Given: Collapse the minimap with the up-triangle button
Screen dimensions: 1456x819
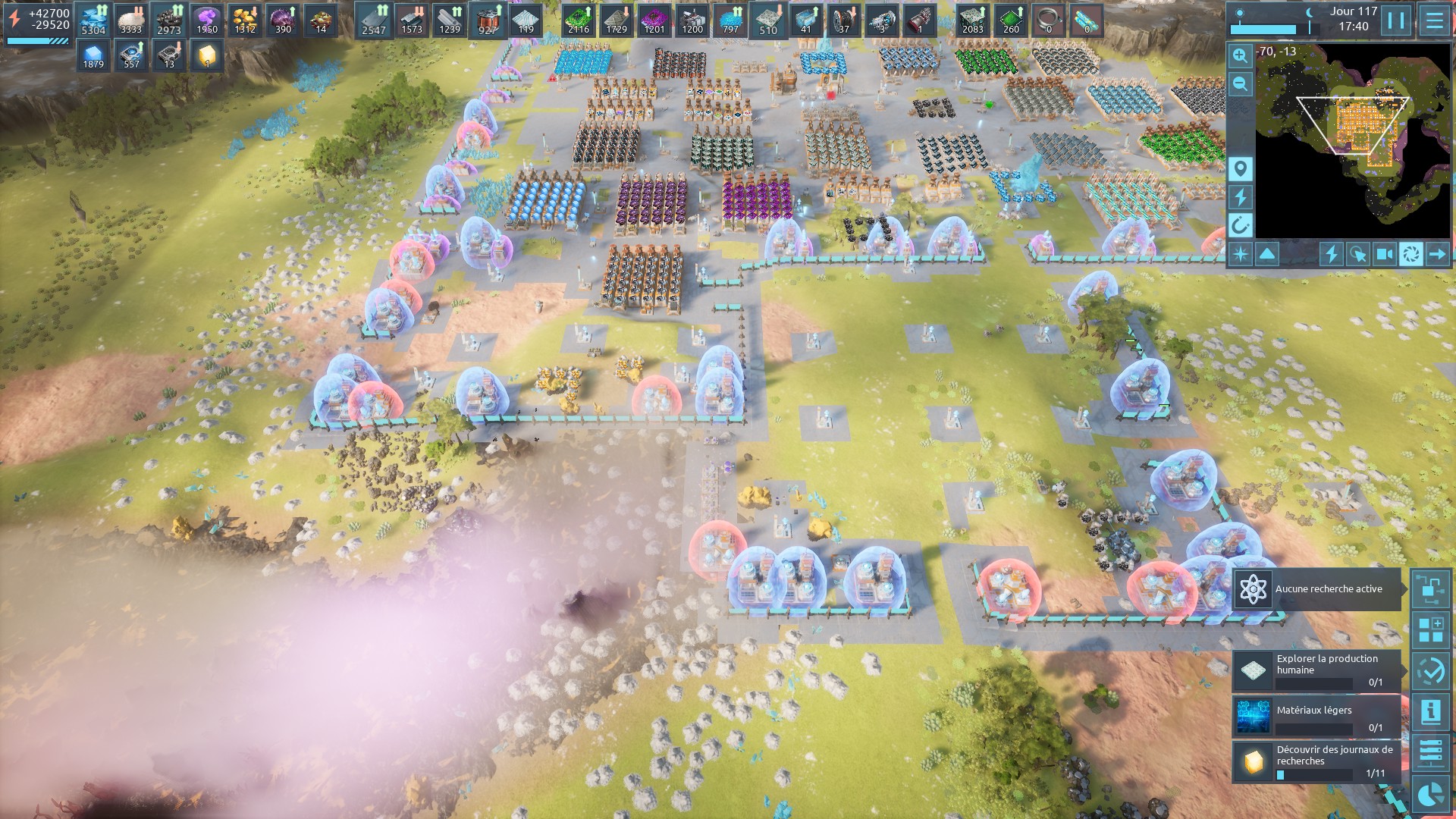Looking at the screenshot, I should click(x=1267, y=254).
